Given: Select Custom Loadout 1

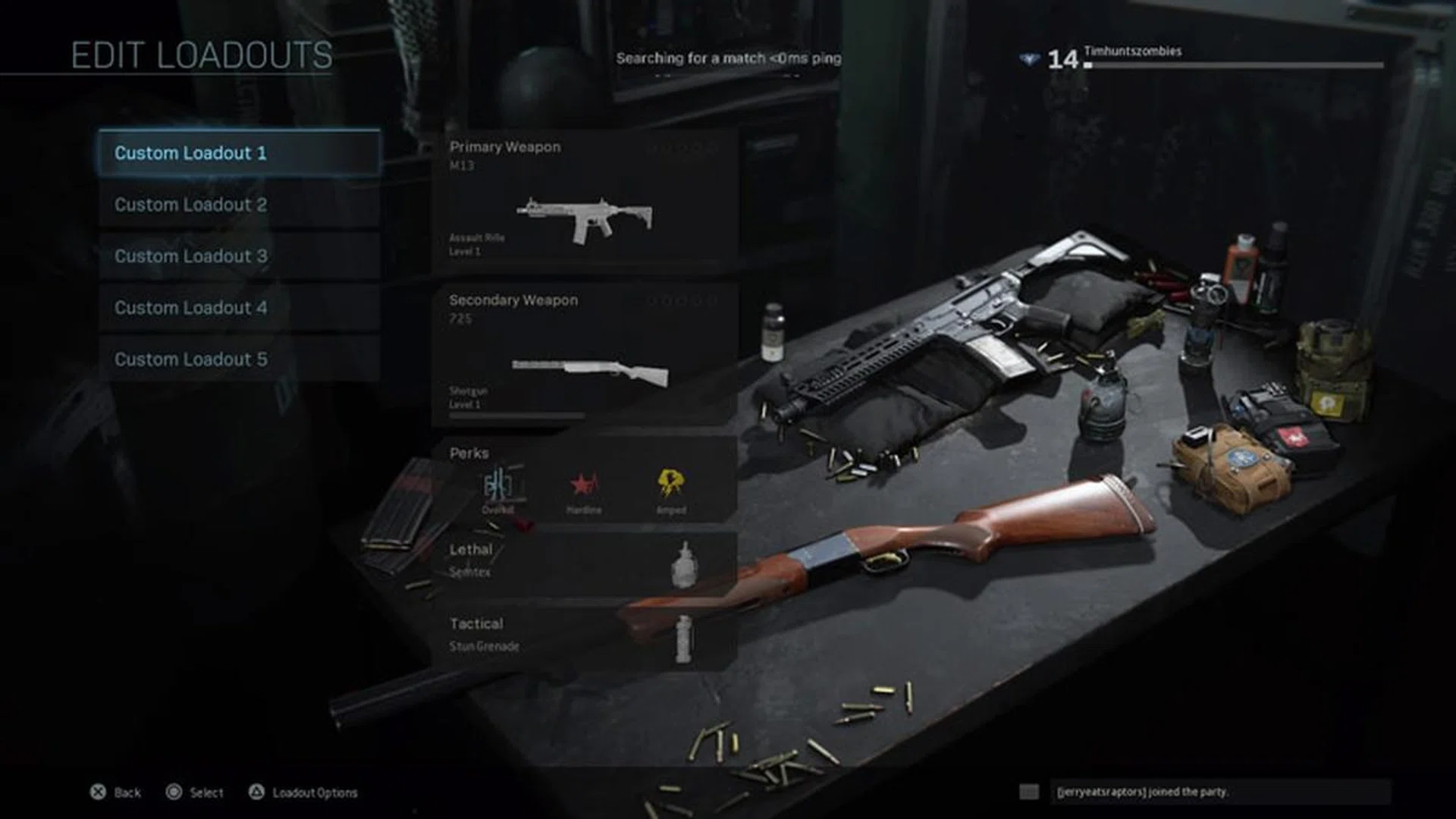Looking at the screenshot, I should (x=240, y=153).
